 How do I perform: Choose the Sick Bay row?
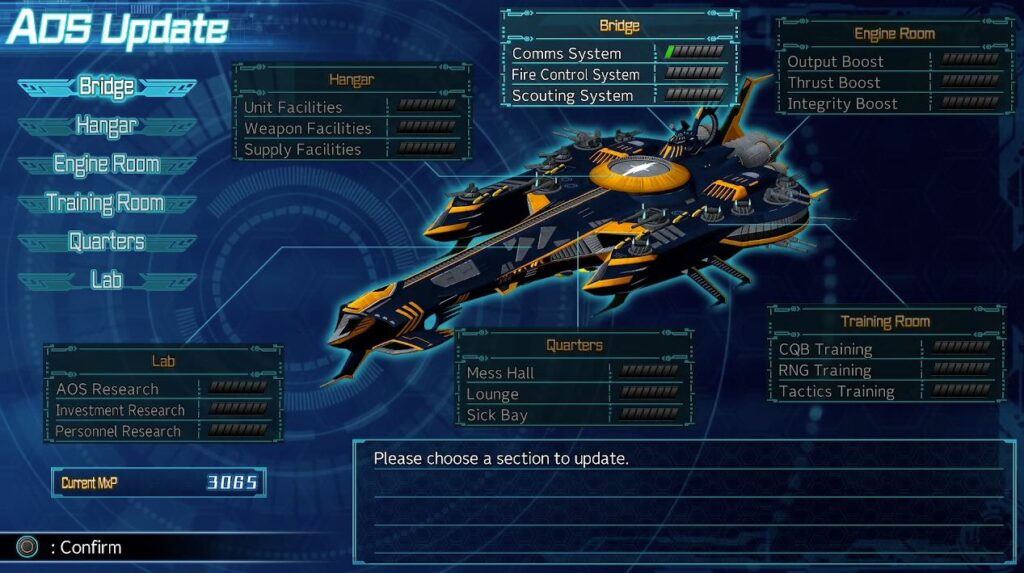pos(572,415)
